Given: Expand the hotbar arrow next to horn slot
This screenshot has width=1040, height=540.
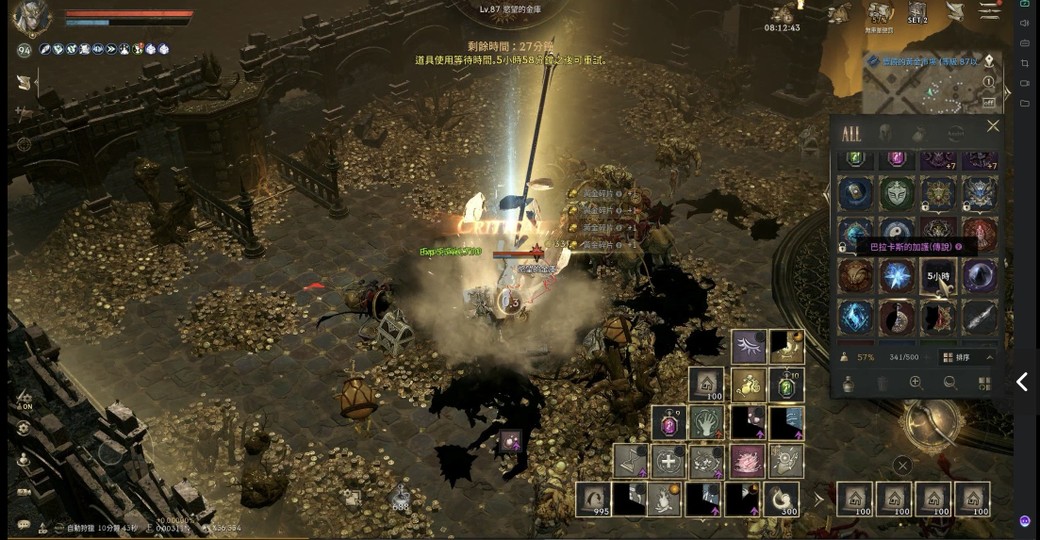Looking at the screenshot, I should click(x=819, y=498).
